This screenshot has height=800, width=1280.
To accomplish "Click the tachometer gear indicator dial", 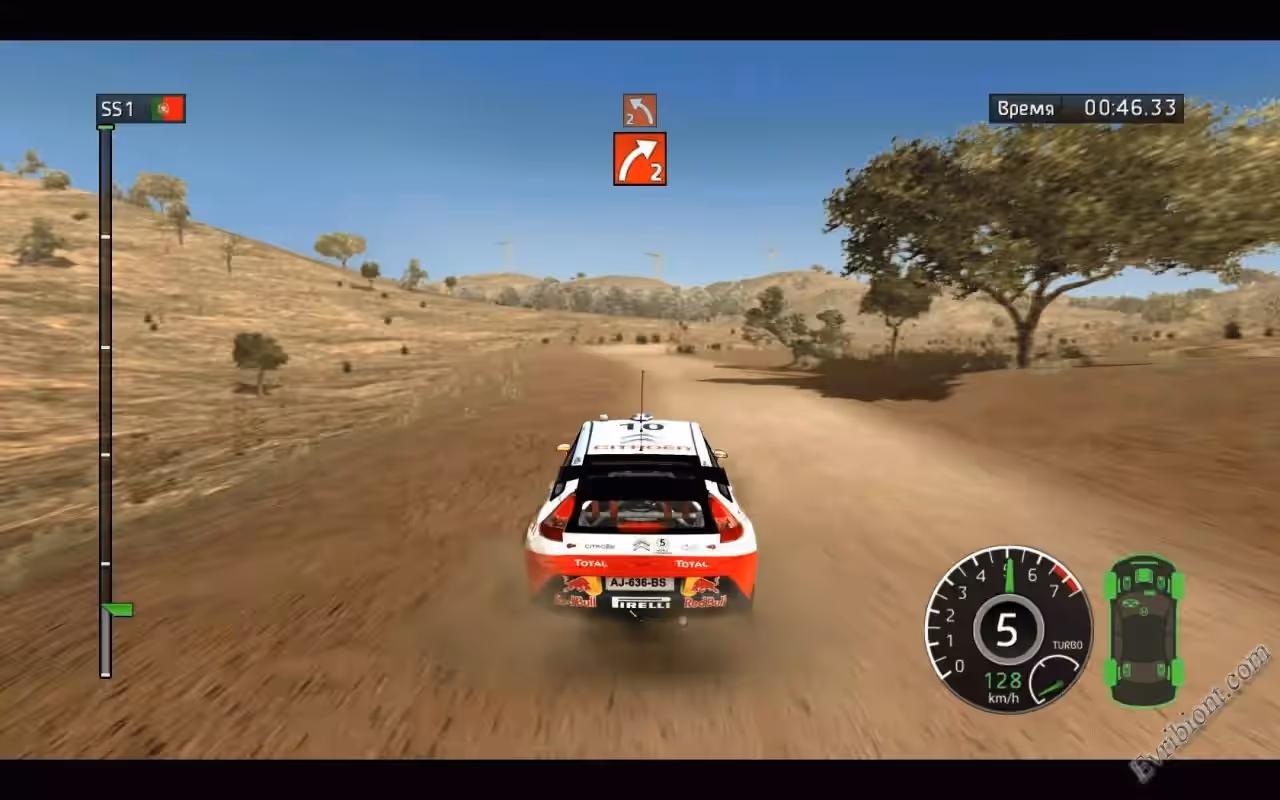I will point(1006,630).
